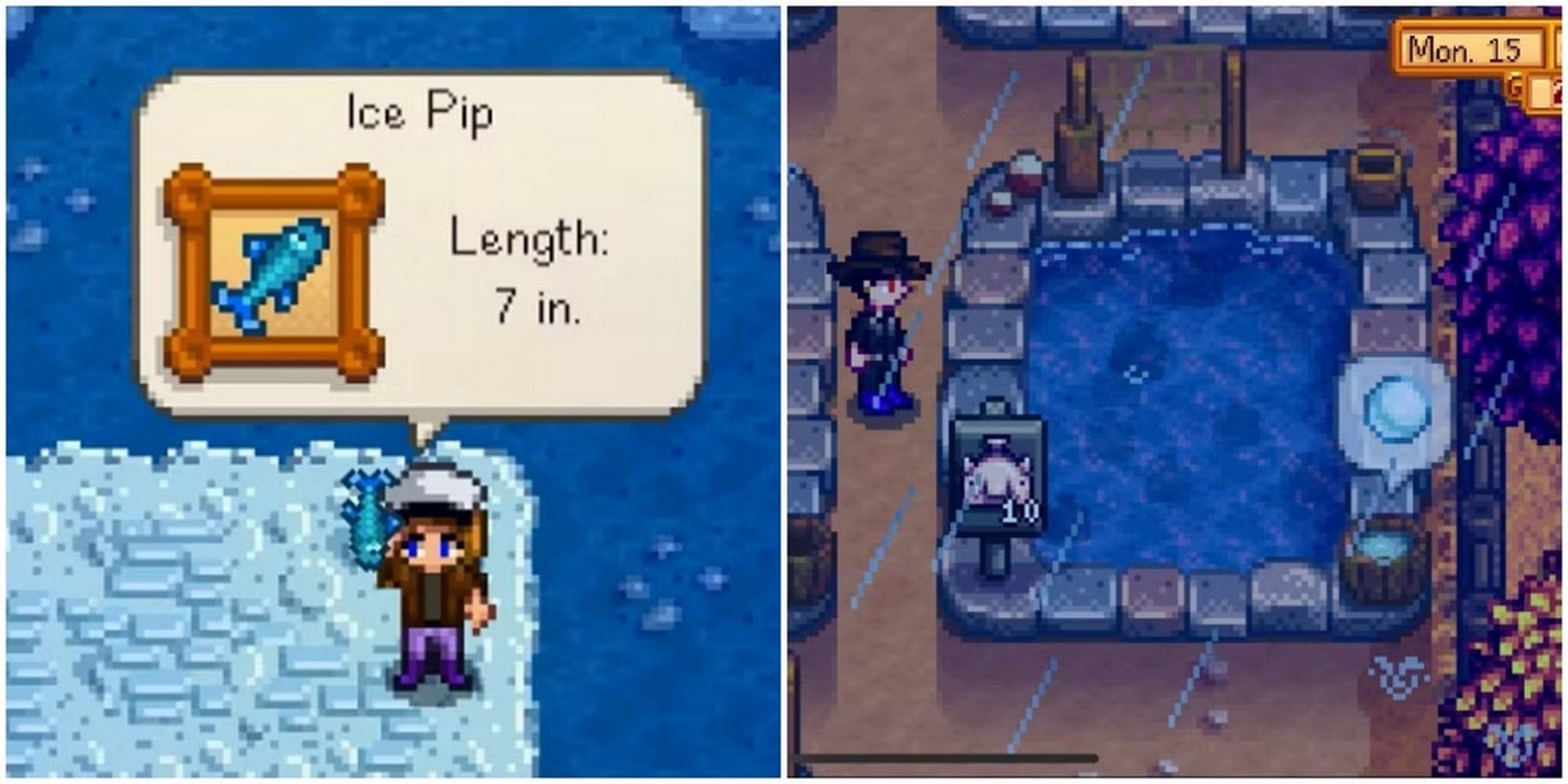1568x784 pixels.
Task: Click the 'Ice Pip' title text in the bubble
Action: pyautogui.click(x=419, y=110)
